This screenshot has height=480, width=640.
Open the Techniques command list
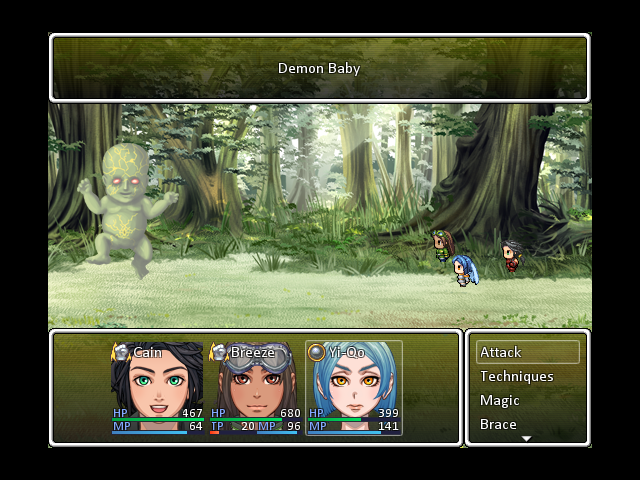coord(528,376)
